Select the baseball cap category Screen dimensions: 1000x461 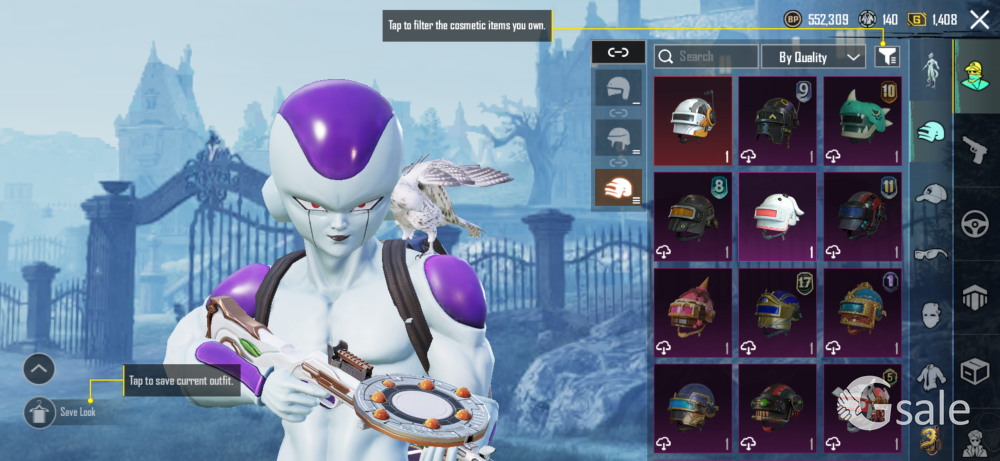pyautogui.click(x=931, y=193)
